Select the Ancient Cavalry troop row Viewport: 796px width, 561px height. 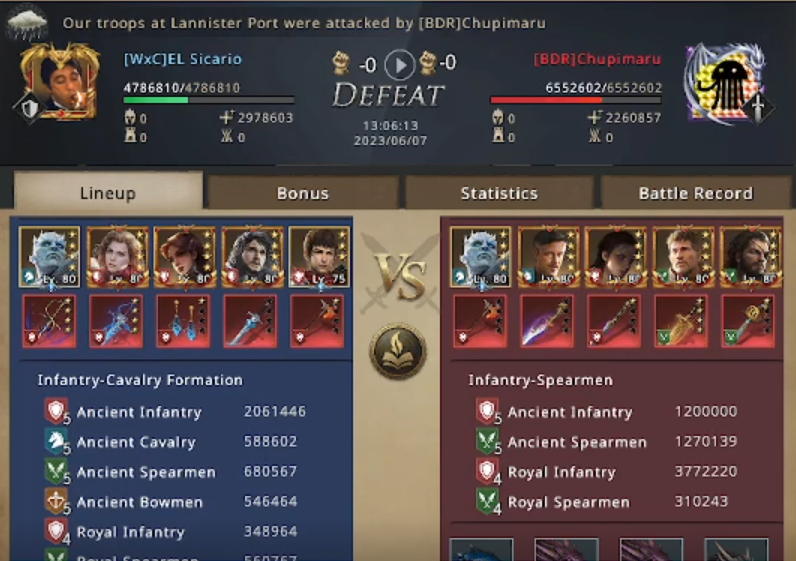coord(175,442)
